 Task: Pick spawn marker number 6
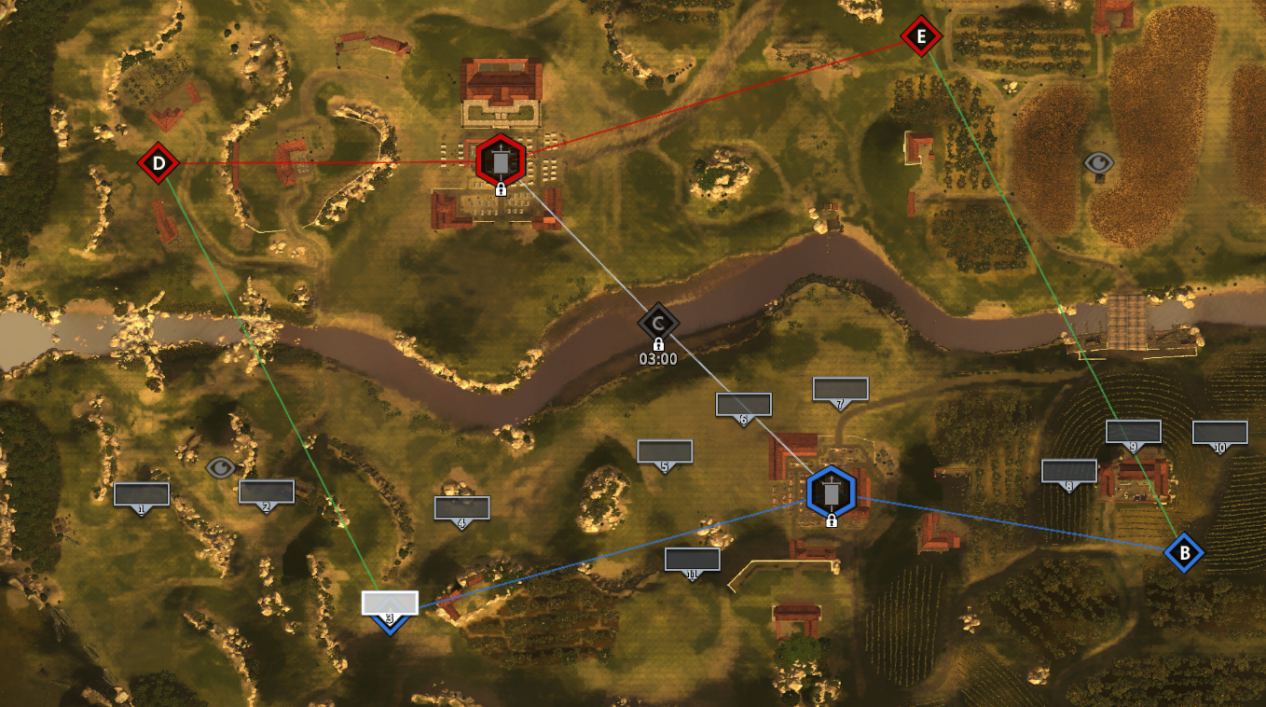click(743, 405)
